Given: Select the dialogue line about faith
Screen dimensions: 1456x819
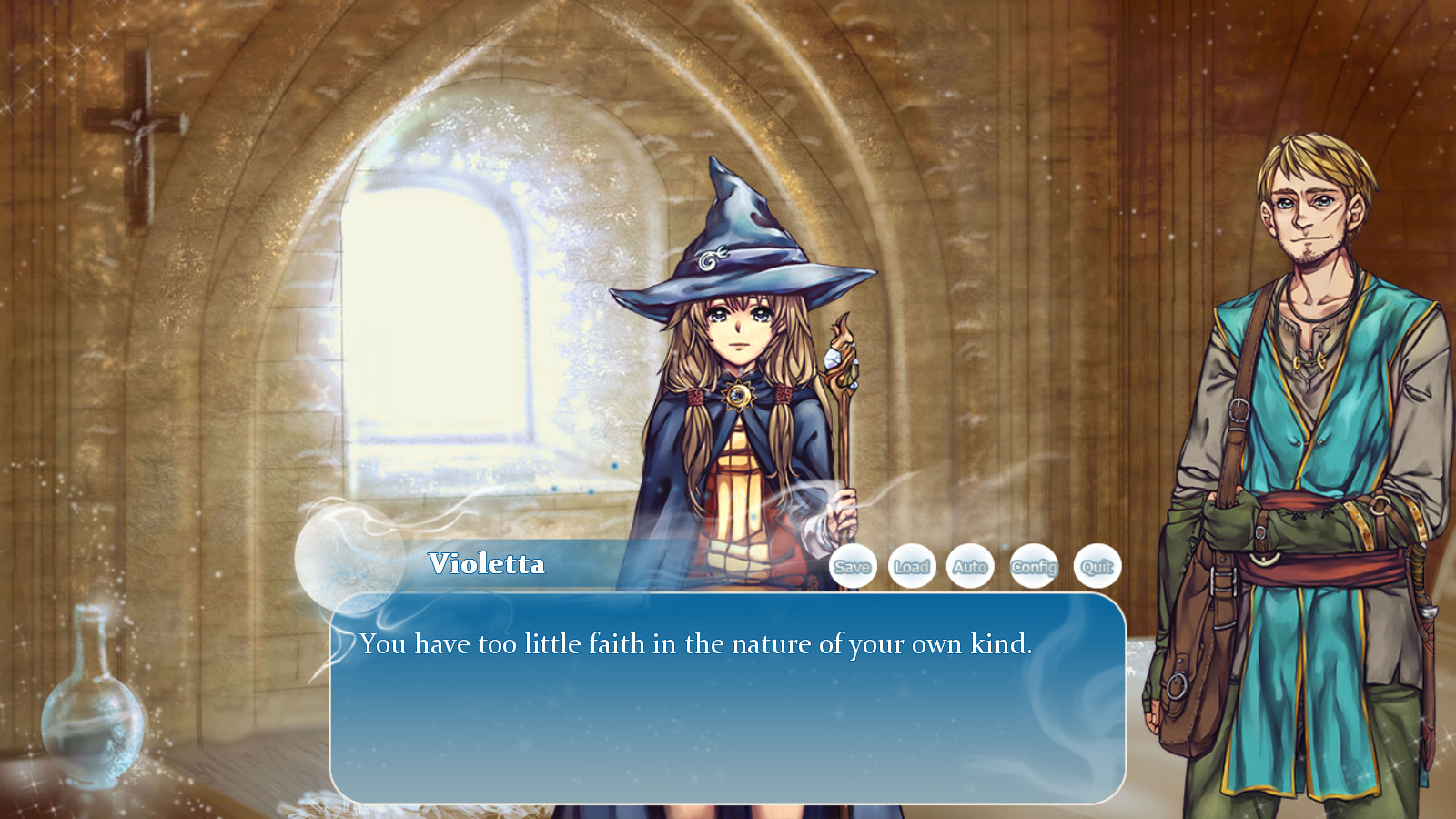Looking at the screenshot, I should [x=696, y=643].
